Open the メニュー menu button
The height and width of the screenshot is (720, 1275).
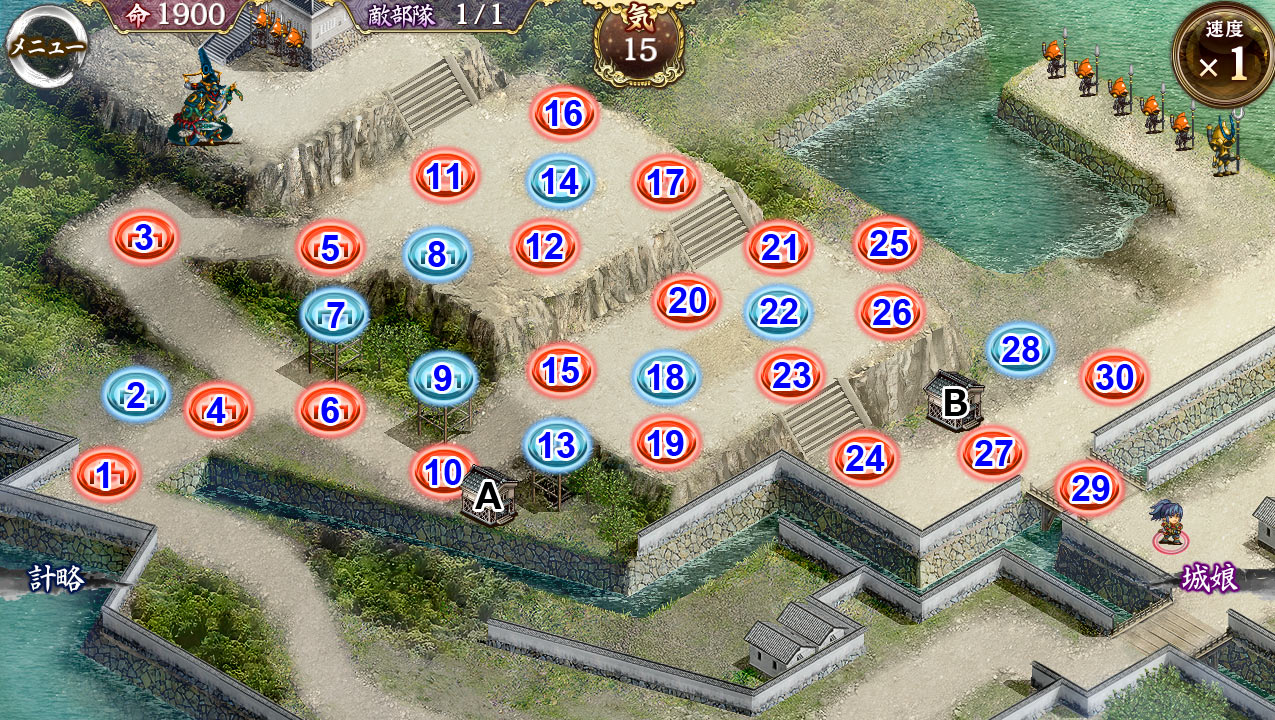click(46, 46)
